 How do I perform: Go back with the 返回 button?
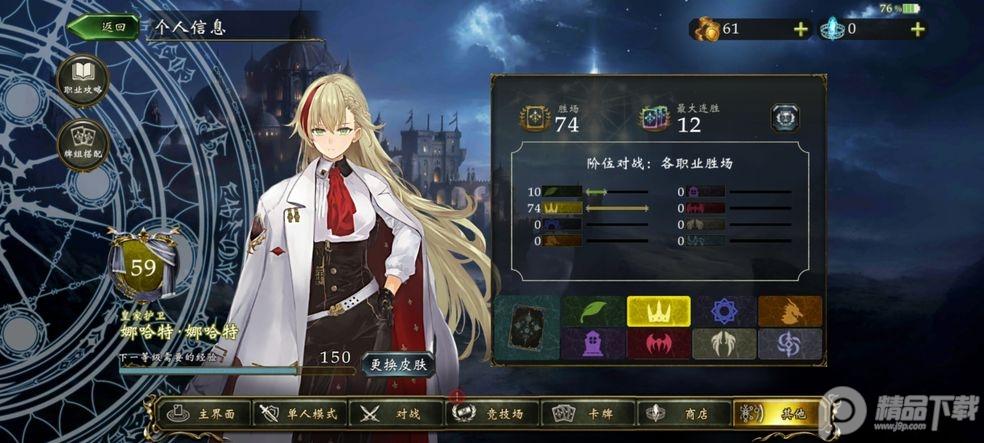click(x=103, y=28)
